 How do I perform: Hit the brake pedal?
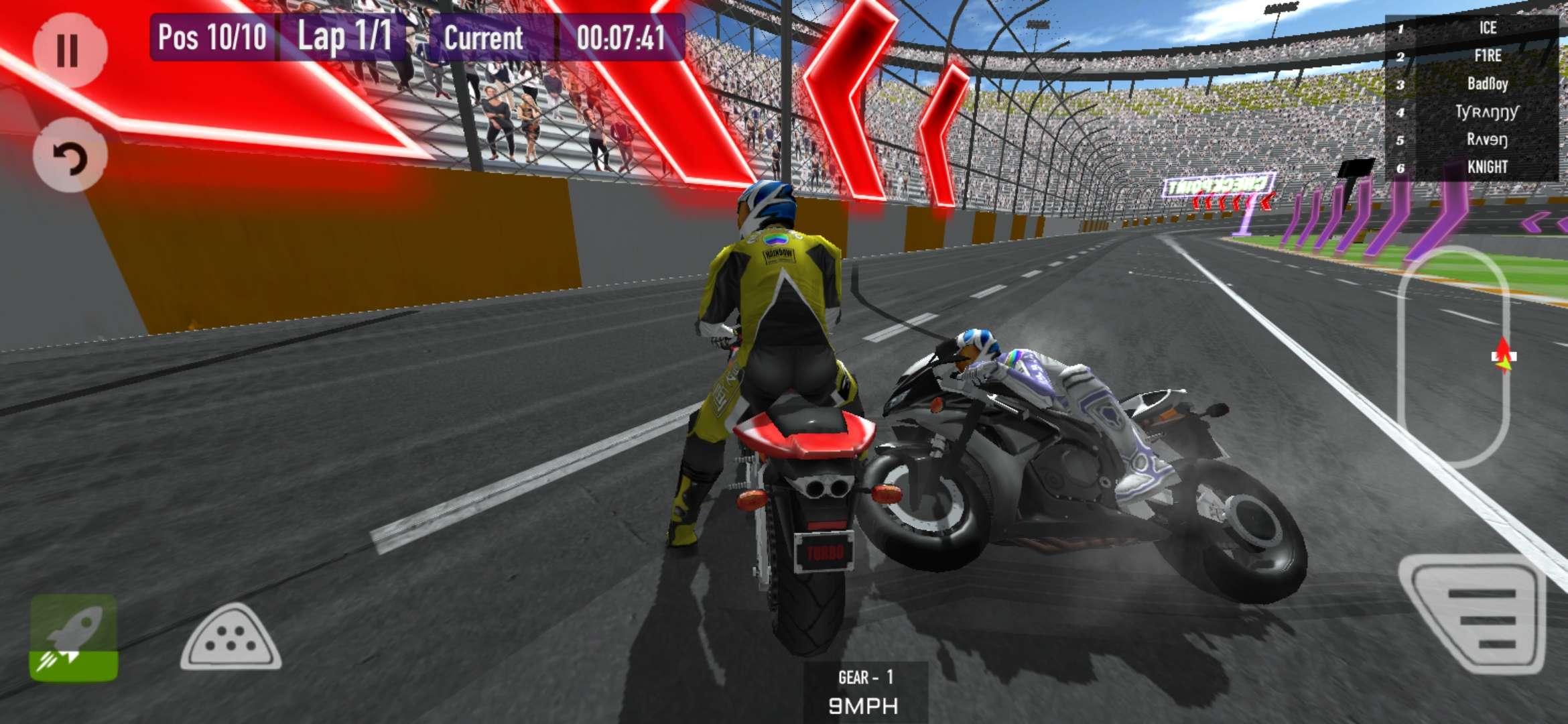click(x=231, y=638)
